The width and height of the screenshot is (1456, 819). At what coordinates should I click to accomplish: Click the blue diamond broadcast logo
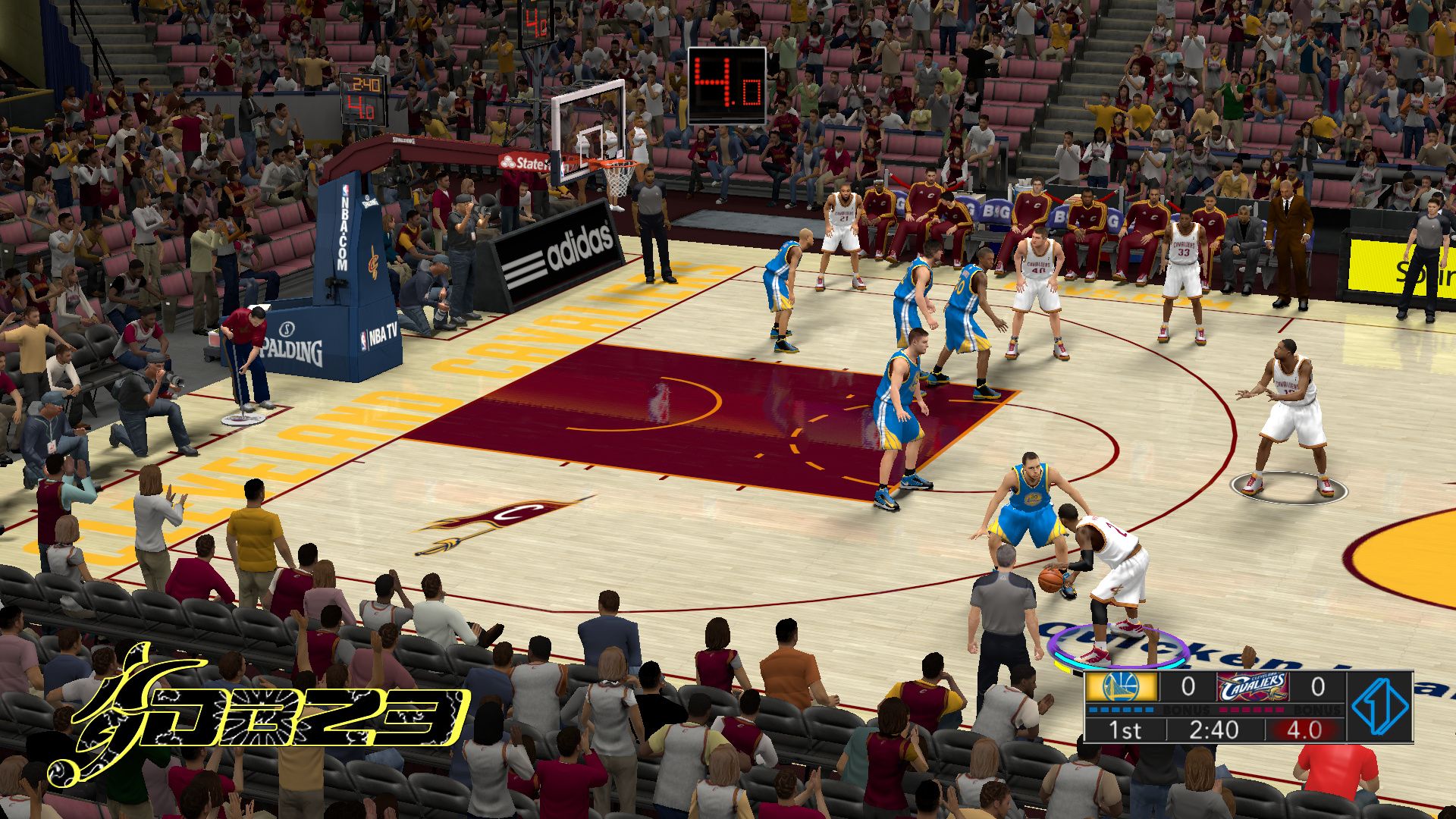click(1380, 706)
